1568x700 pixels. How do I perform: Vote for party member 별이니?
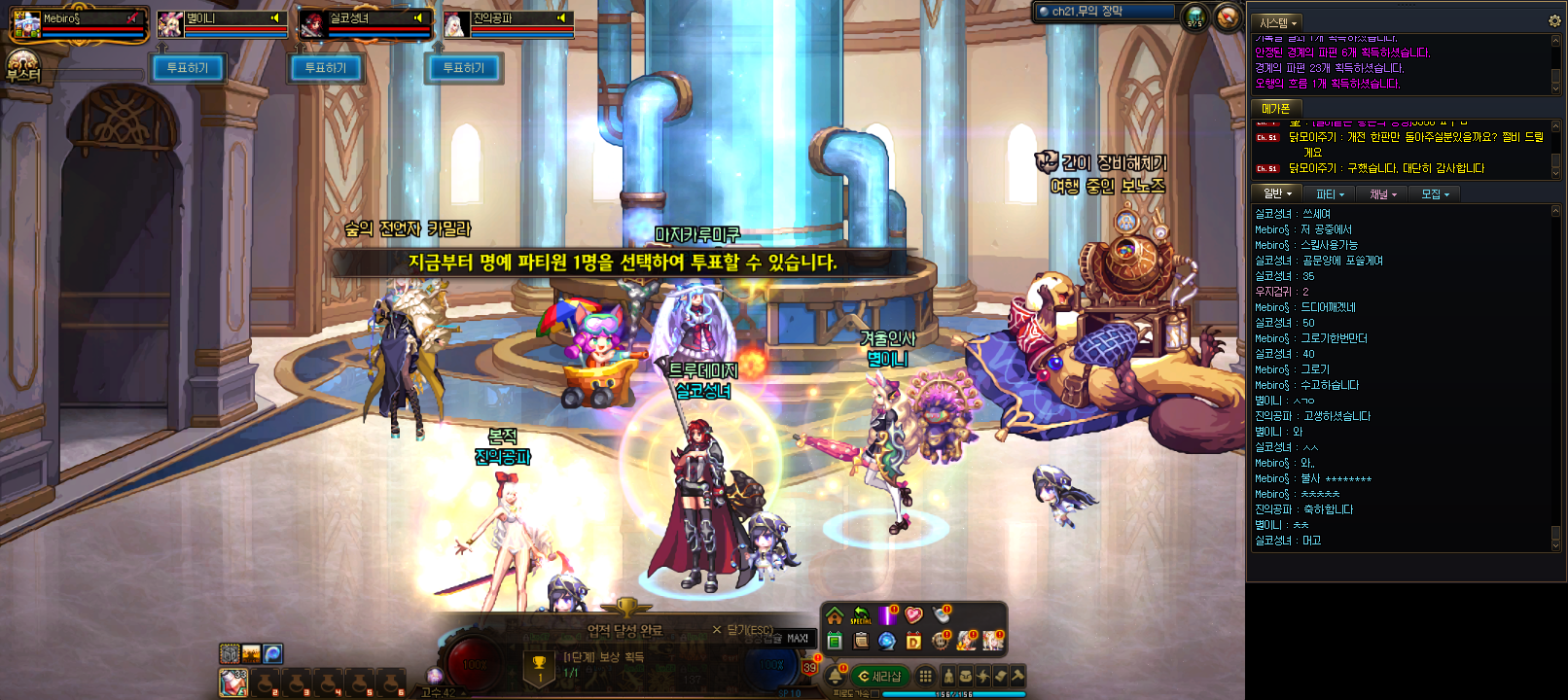pos(187,68)
